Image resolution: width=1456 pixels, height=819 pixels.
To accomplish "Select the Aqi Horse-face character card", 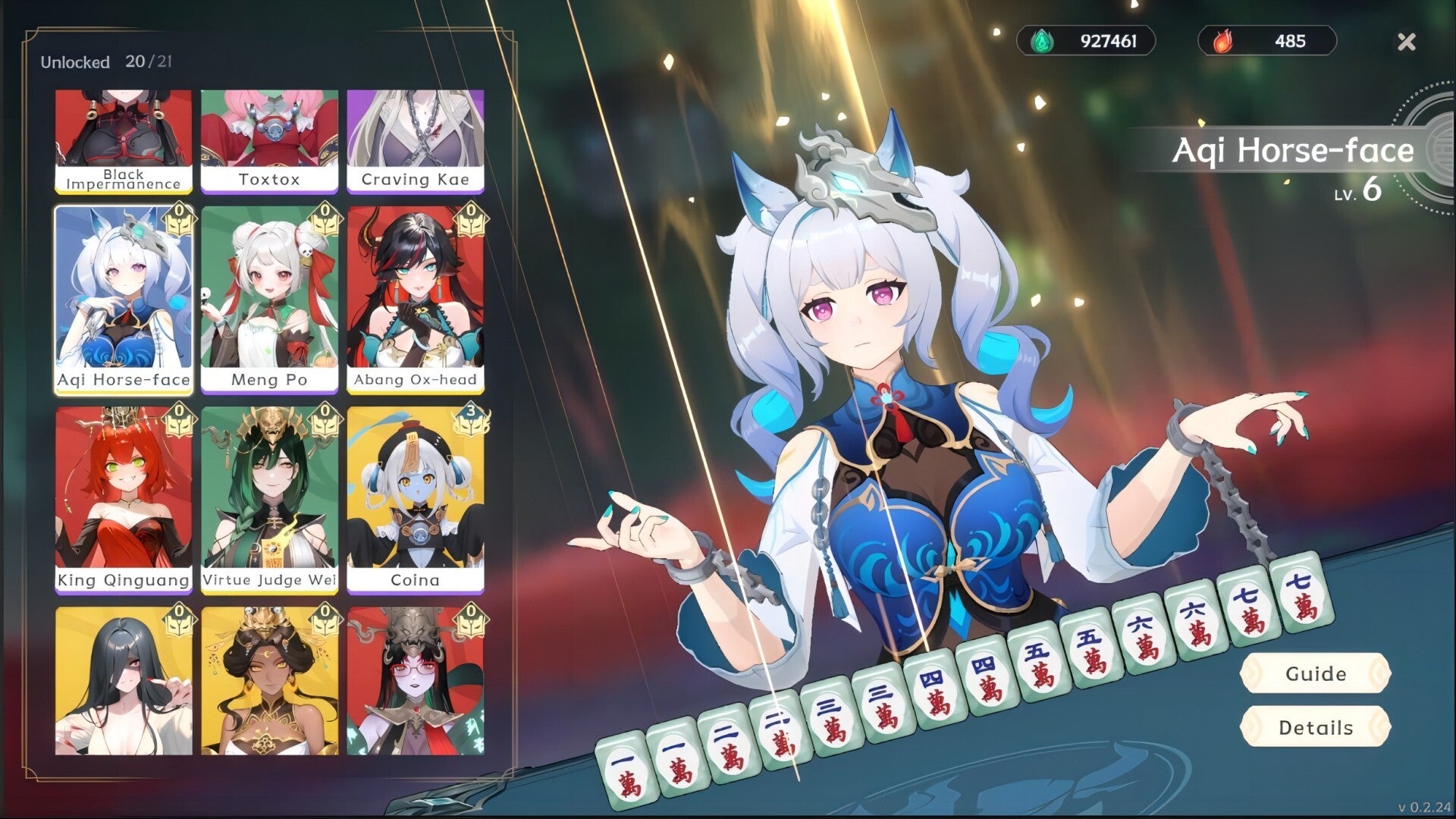I will (124, 300).
